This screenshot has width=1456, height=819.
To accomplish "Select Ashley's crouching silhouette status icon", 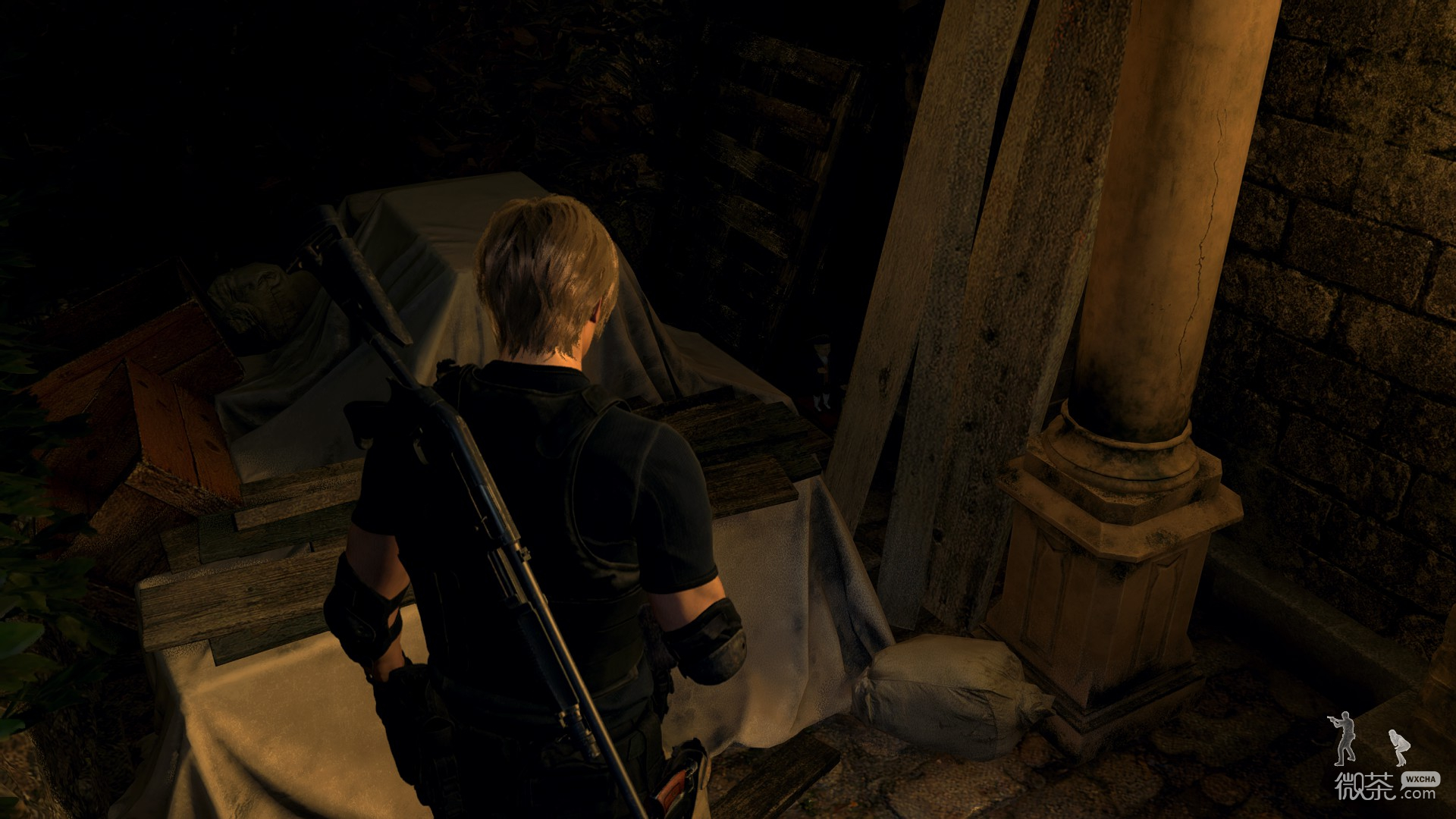I will point(1399,748).
